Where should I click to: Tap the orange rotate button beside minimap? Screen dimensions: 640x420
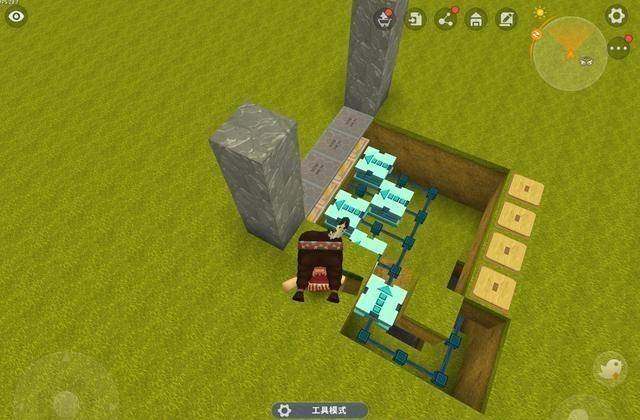coord(535,35)
